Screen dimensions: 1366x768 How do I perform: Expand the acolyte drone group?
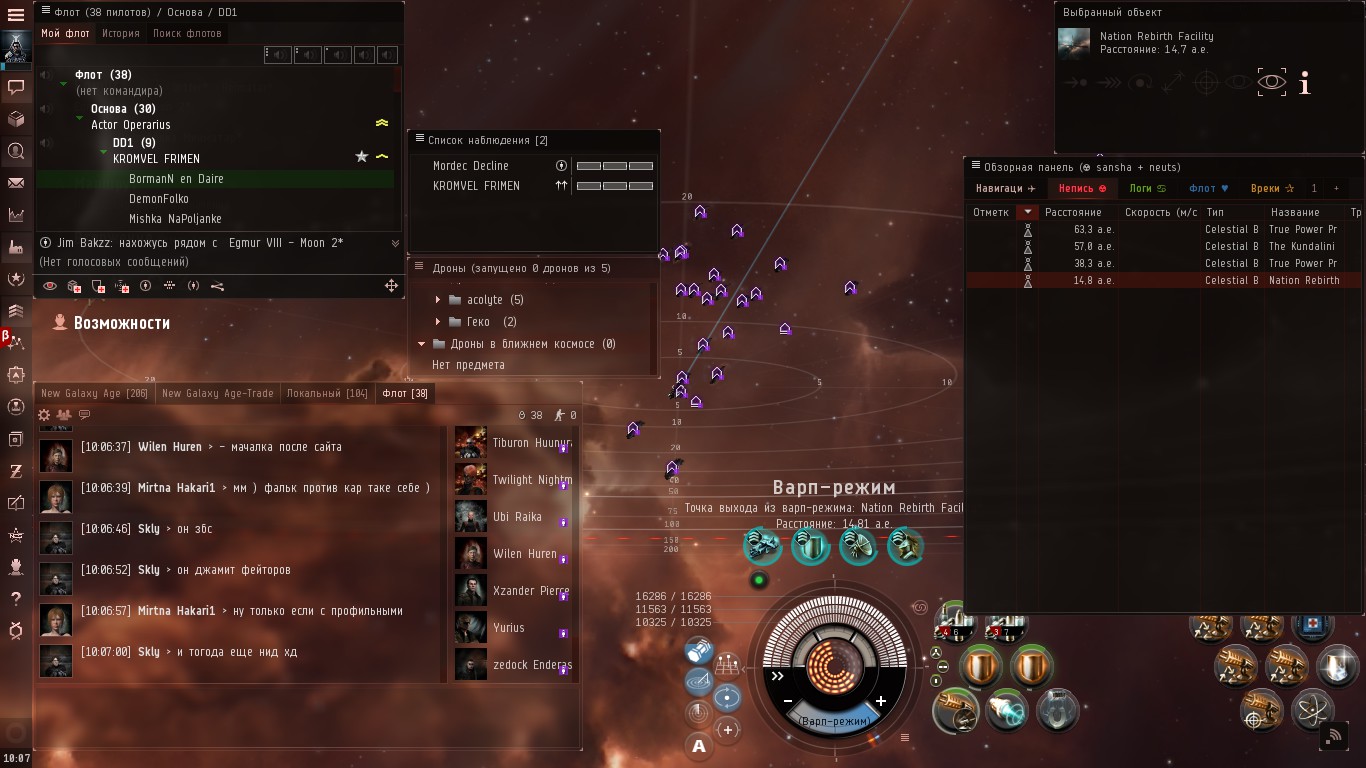[x=439, y=299]
